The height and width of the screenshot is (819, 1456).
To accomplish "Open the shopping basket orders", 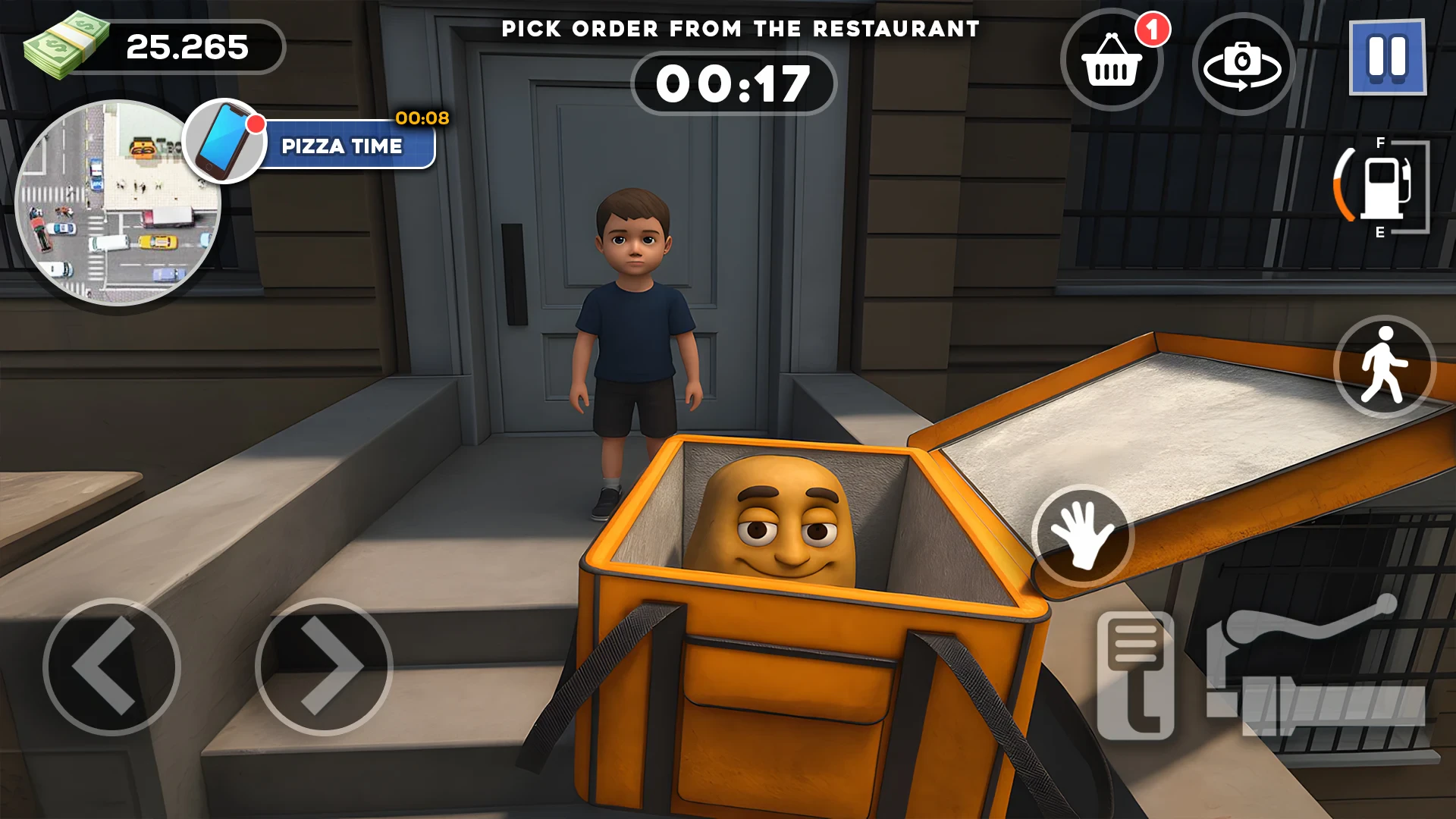I will click(x=1112, y=61).
